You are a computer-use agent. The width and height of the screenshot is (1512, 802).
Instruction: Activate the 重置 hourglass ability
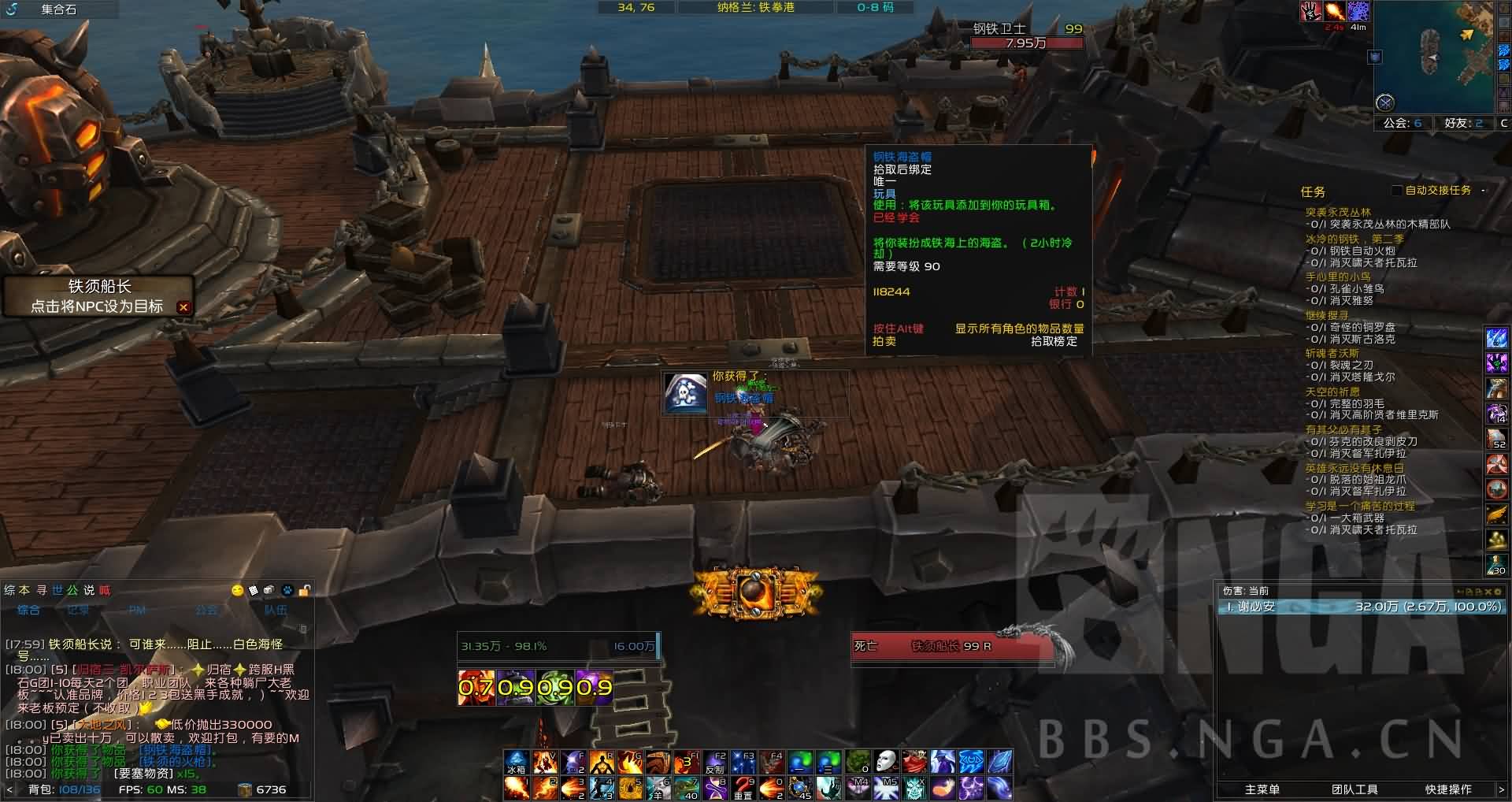pos(743,788)
